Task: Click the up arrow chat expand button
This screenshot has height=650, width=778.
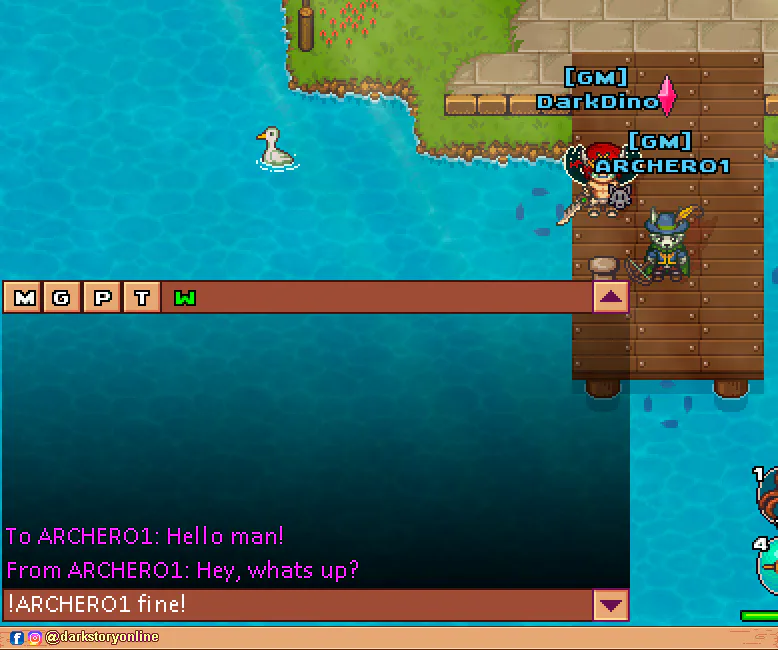Action: (x=611, y=297)
